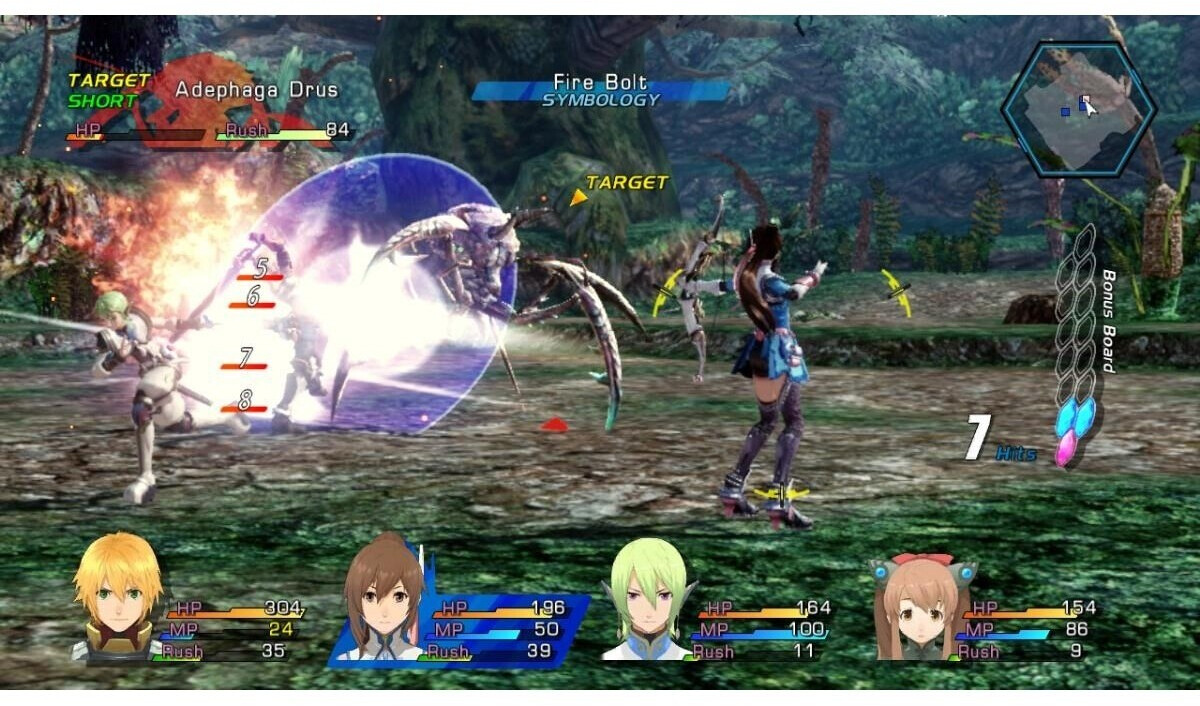Click the Fire Bolt symbology banner

coord(600,90)
